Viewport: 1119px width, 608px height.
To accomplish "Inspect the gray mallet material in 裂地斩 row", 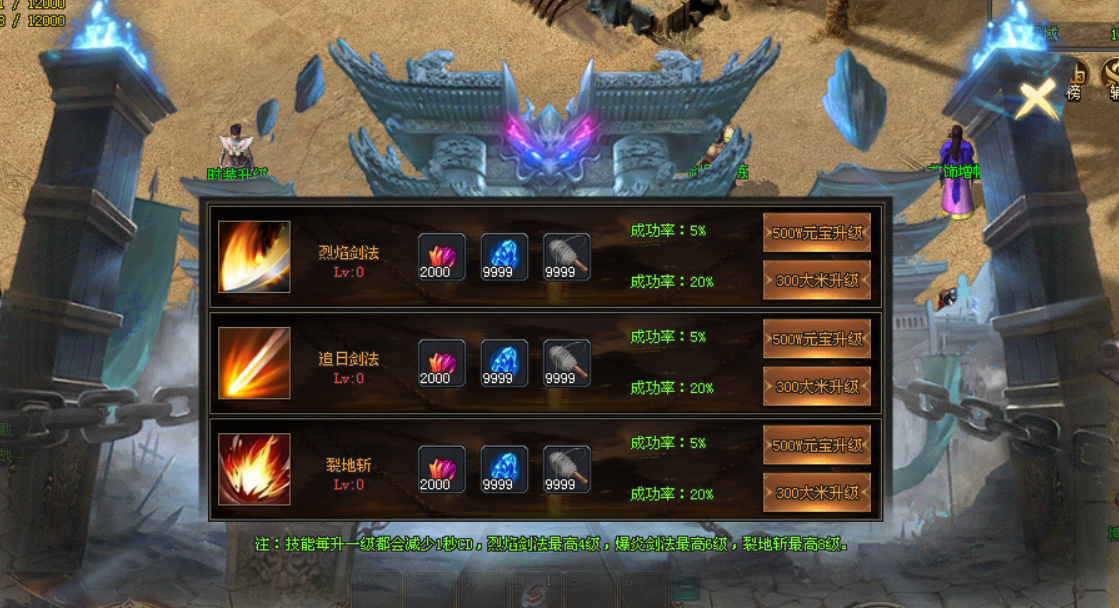I will tap(566, 469).
